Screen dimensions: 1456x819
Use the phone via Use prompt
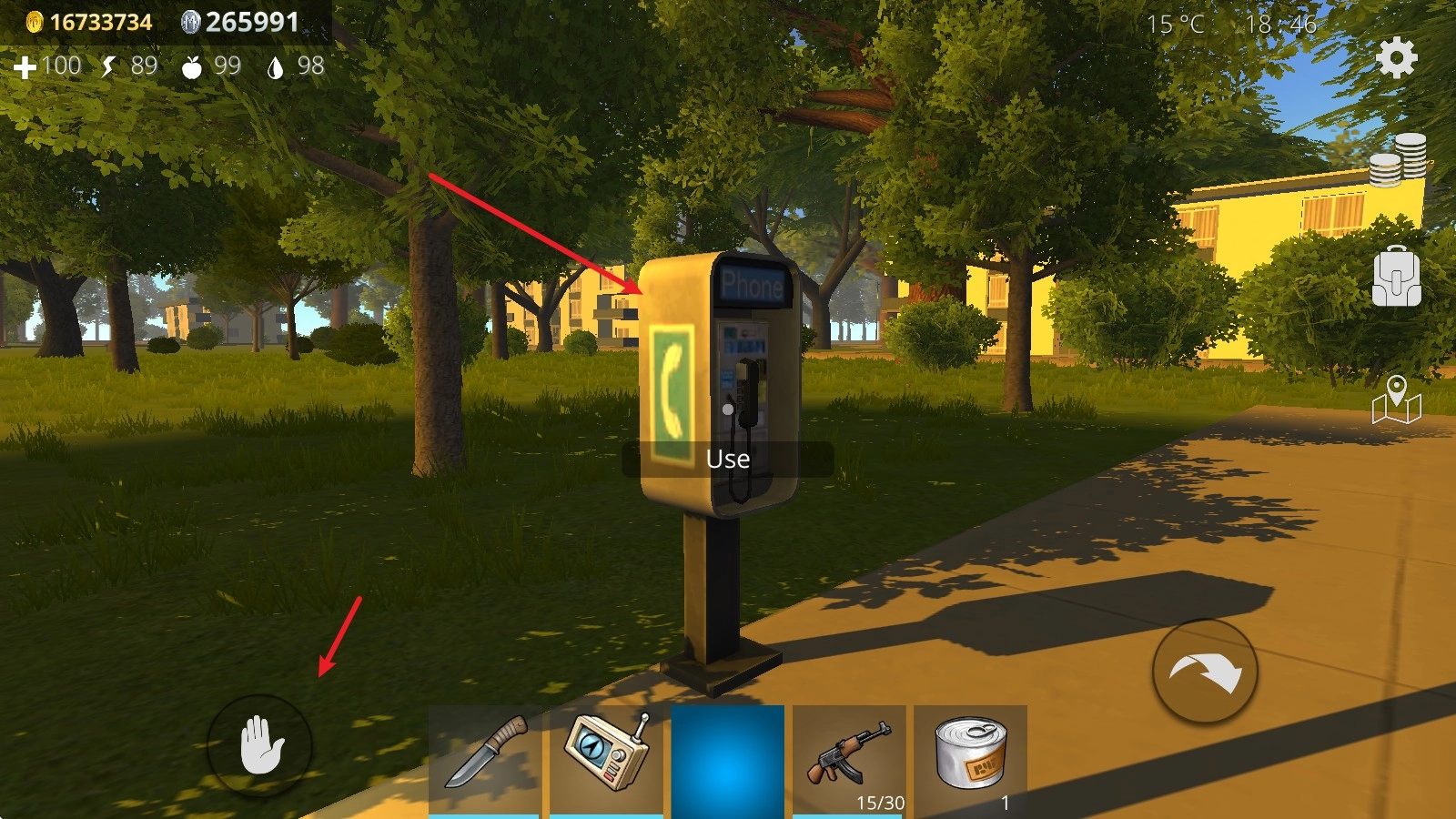tap(727, 460)
